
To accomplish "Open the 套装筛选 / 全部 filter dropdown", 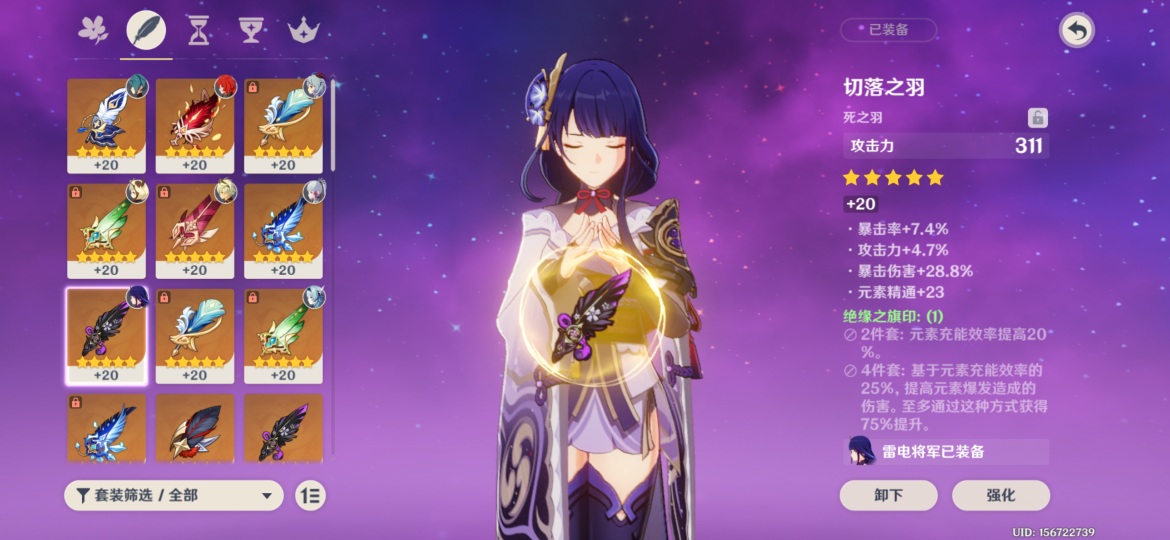I will click(x=173, y=495).
